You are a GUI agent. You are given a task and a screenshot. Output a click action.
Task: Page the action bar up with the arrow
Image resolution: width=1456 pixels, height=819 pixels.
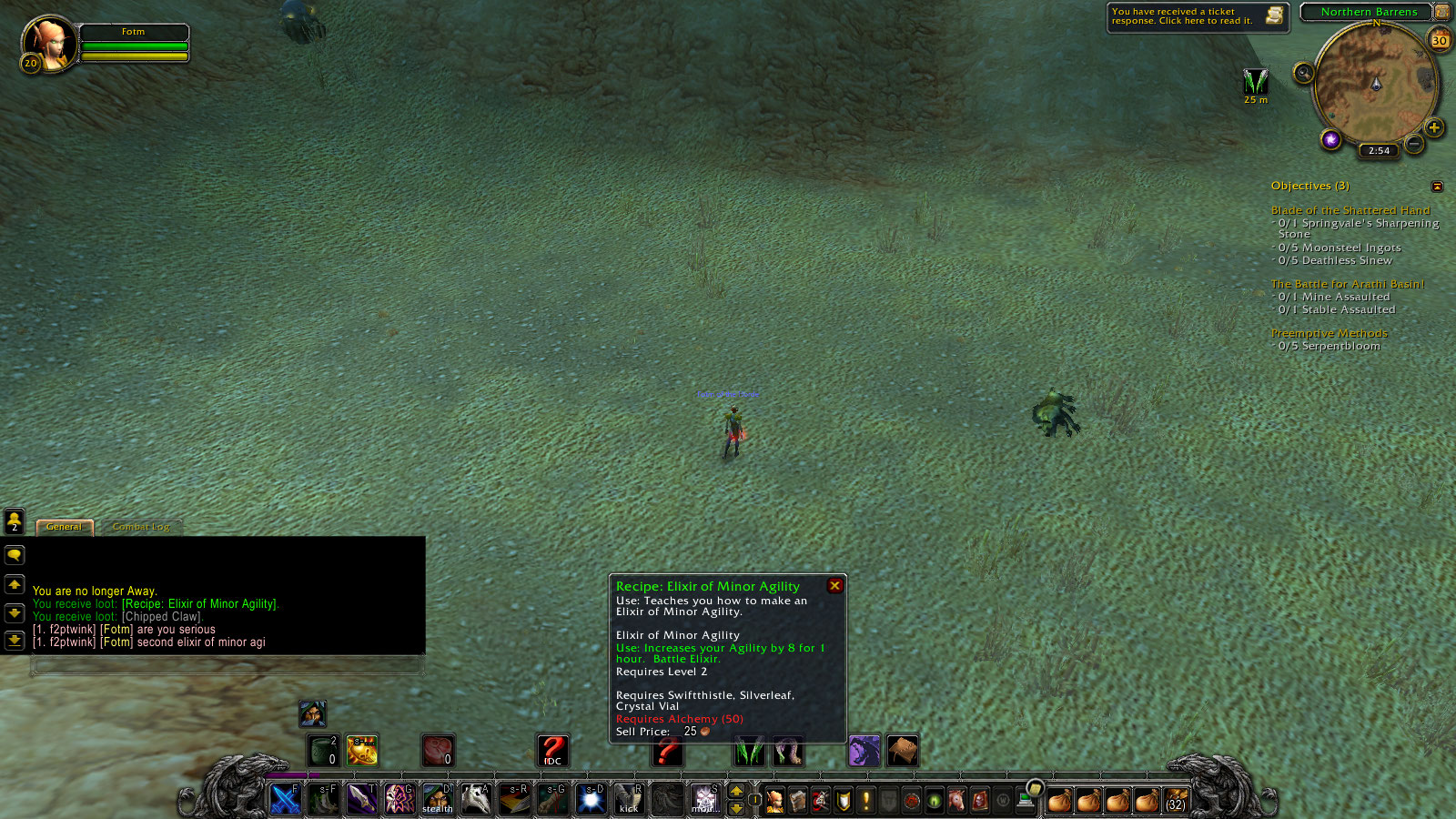[x=736, y=791]
